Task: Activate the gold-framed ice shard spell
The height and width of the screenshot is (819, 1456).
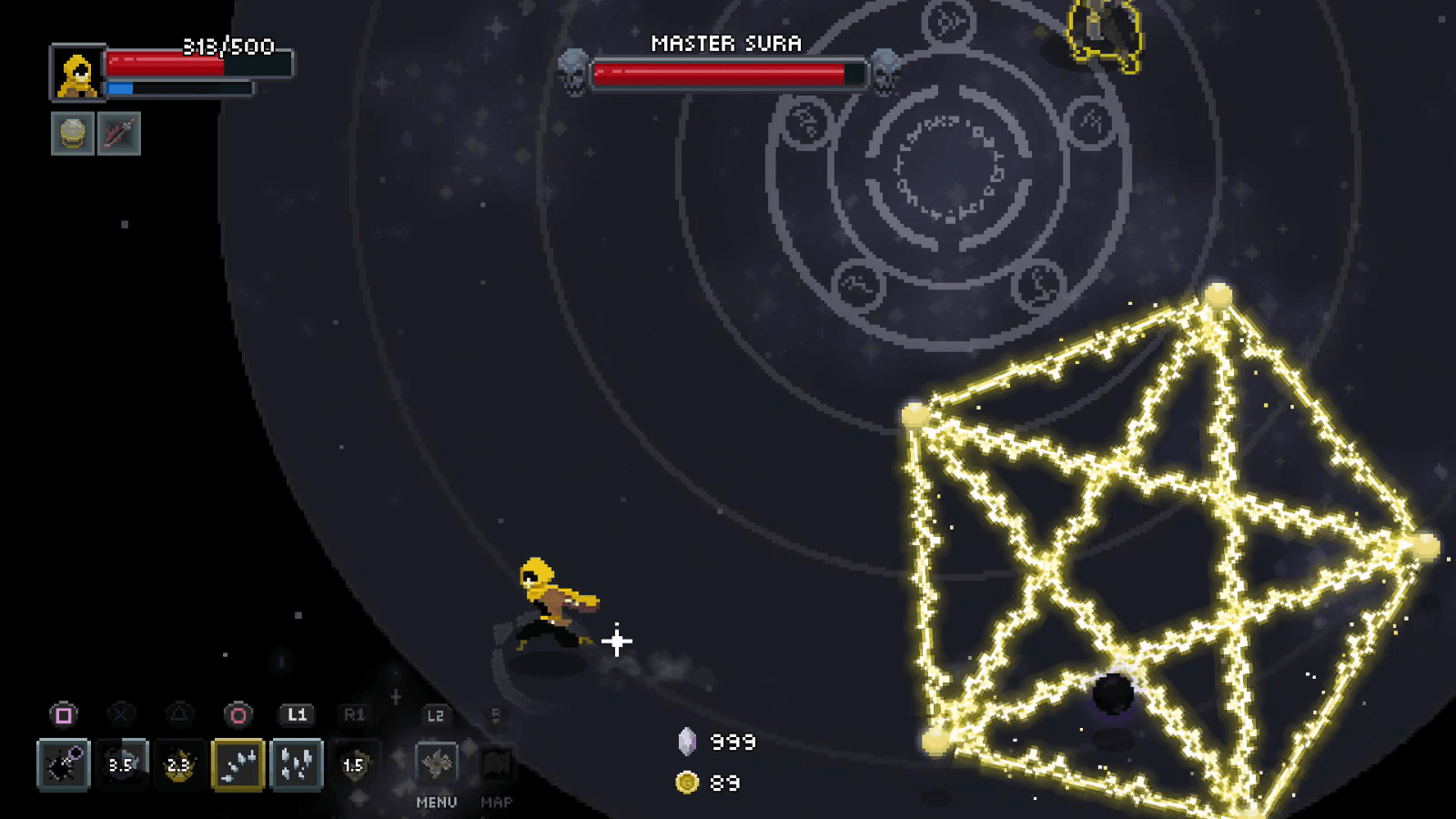Action: [238, 763]
